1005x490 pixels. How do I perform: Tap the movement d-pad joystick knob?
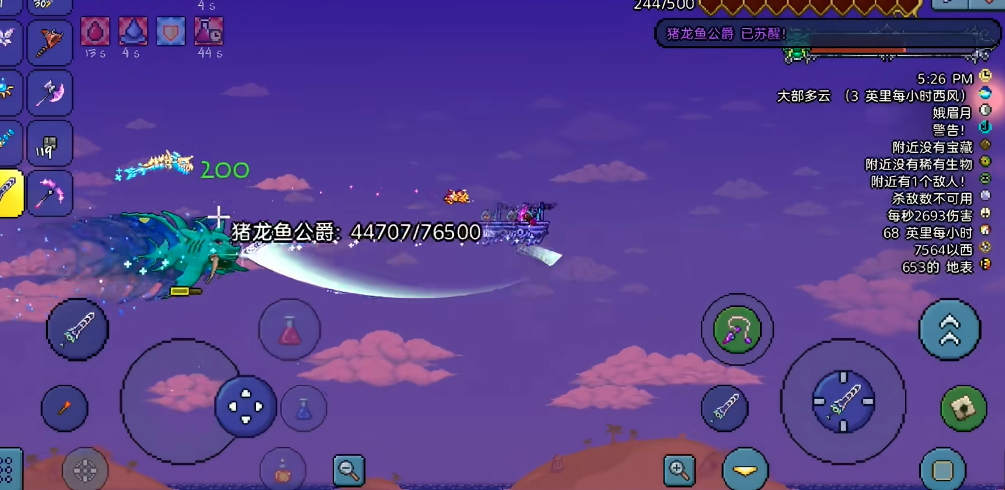pos(246,406)
